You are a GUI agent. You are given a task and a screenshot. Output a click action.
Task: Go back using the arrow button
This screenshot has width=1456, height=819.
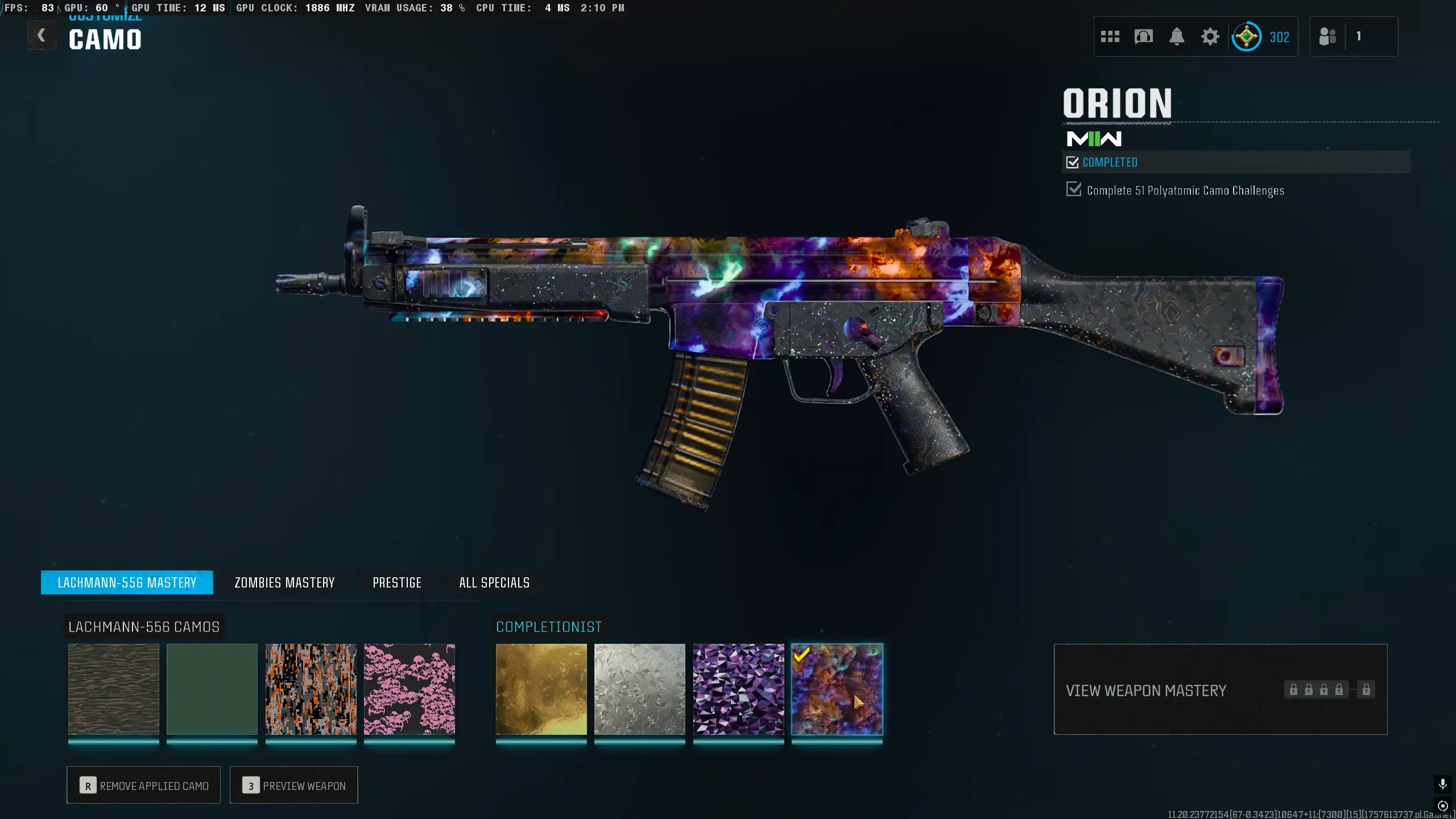(42, 36)
